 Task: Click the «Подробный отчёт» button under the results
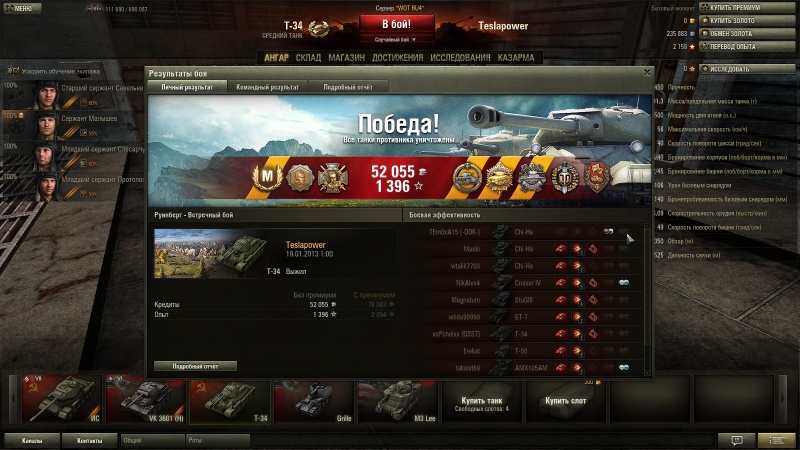195,366
